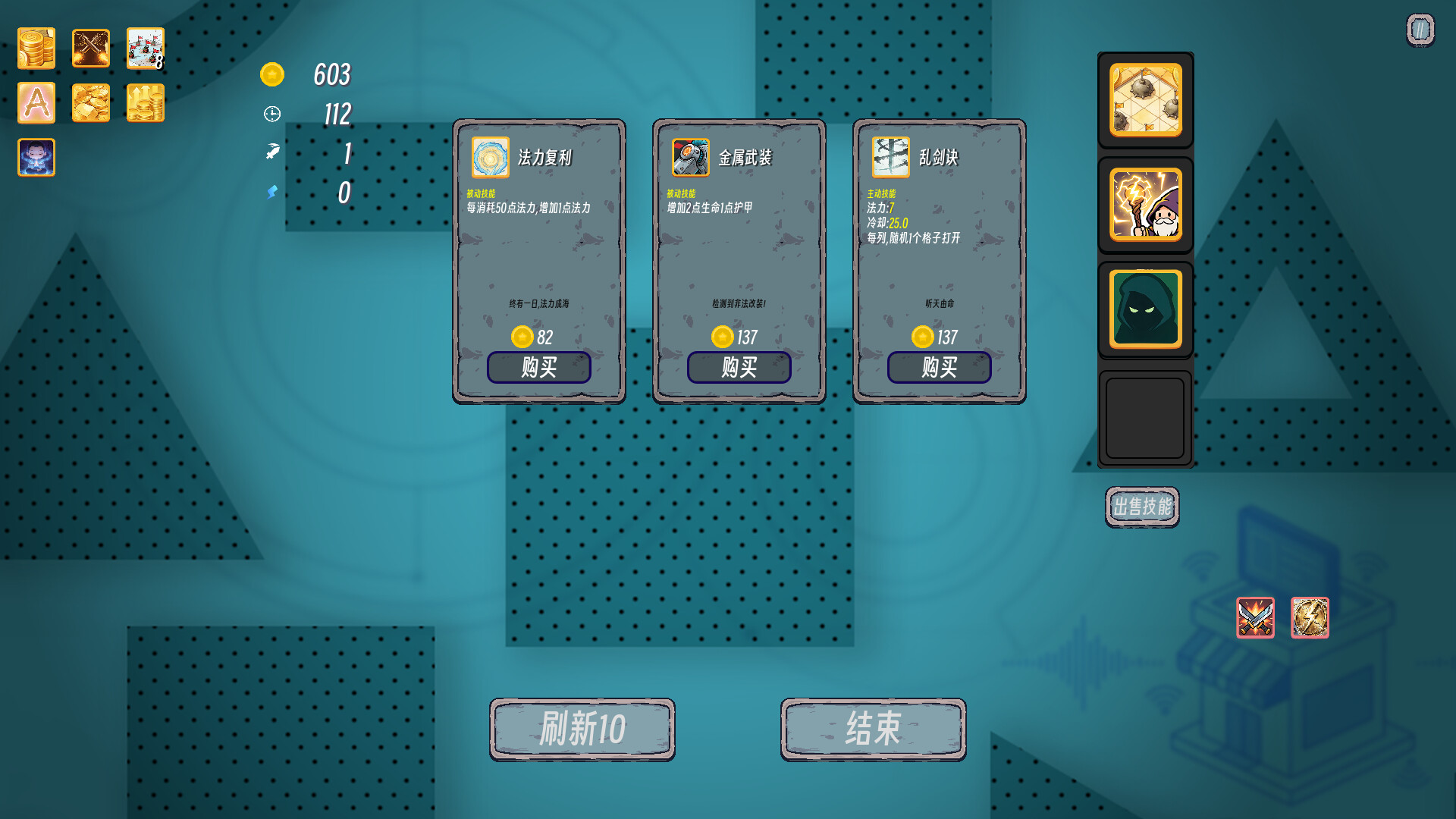Viewport: 1456px width, 819px height.
Task: Select the gold coins stack buff icon
Action: [36, 48]
